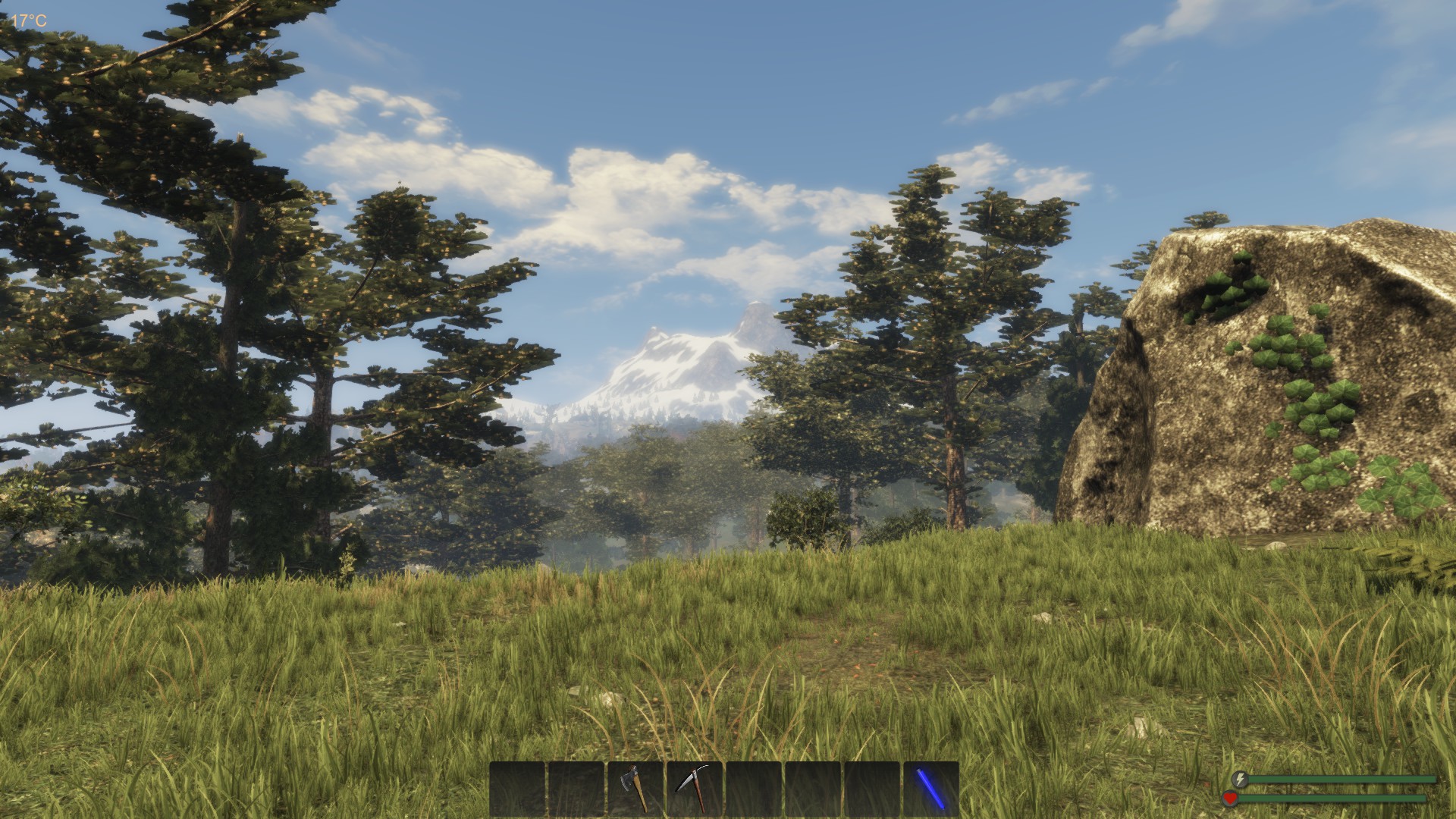Click the dirt path in the grass
1456x819 pixels.
864,660
